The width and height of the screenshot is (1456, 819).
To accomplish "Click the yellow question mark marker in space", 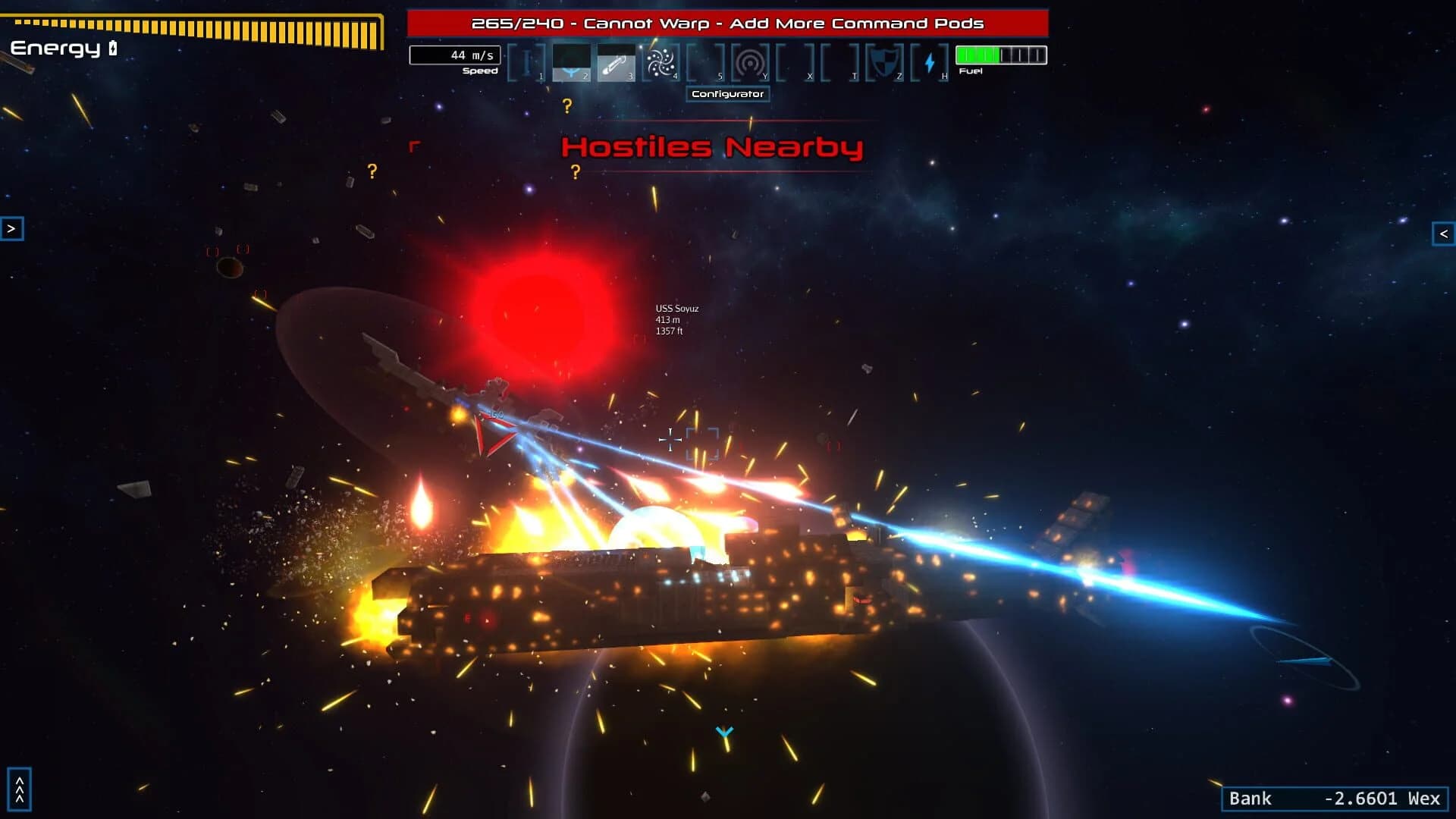I will coord(567,105).
